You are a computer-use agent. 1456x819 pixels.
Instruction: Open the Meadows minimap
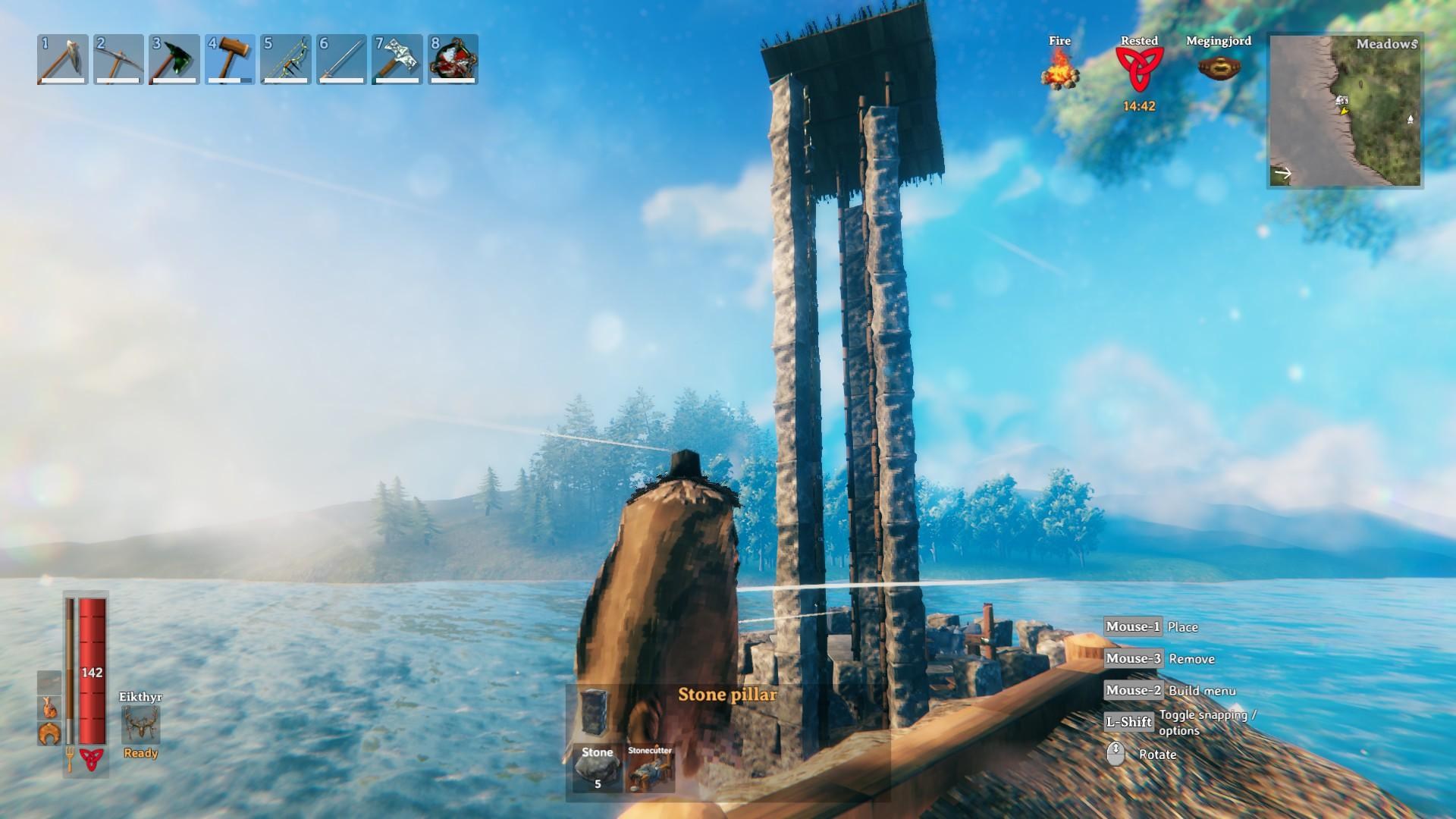[1345, 111]
